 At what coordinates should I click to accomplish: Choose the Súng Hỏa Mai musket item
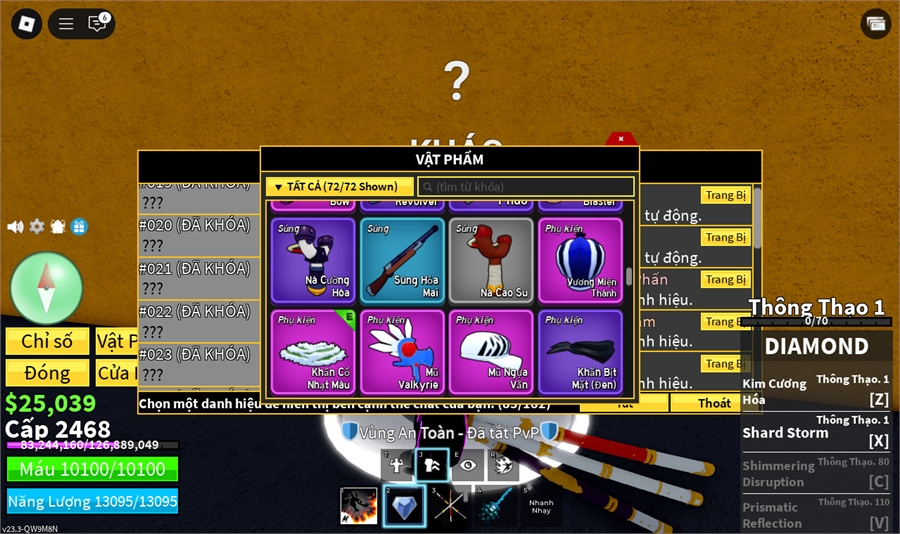click(x=403, y=260)
